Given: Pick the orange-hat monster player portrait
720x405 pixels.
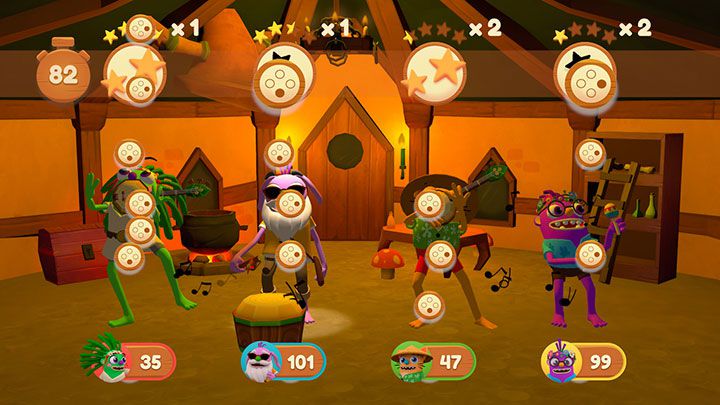Looking at the screenshot, I should point(409,362).
